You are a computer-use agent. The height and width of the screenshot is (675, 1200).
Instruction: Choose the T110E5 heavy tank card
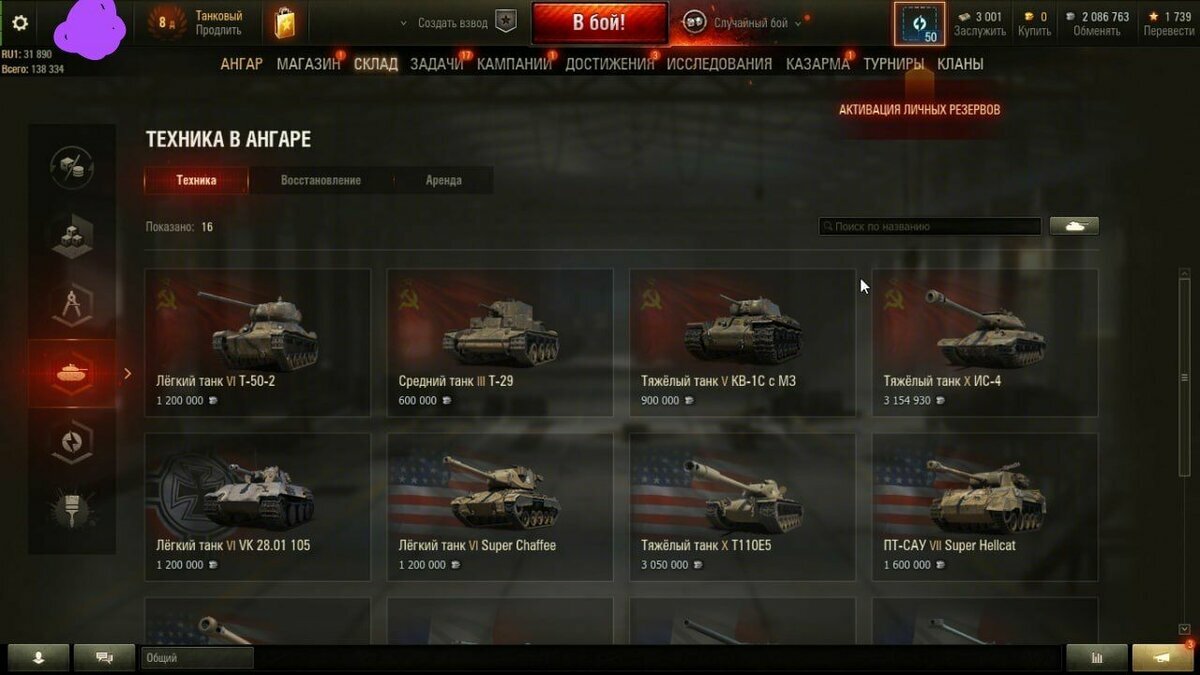tap(742, 507)
